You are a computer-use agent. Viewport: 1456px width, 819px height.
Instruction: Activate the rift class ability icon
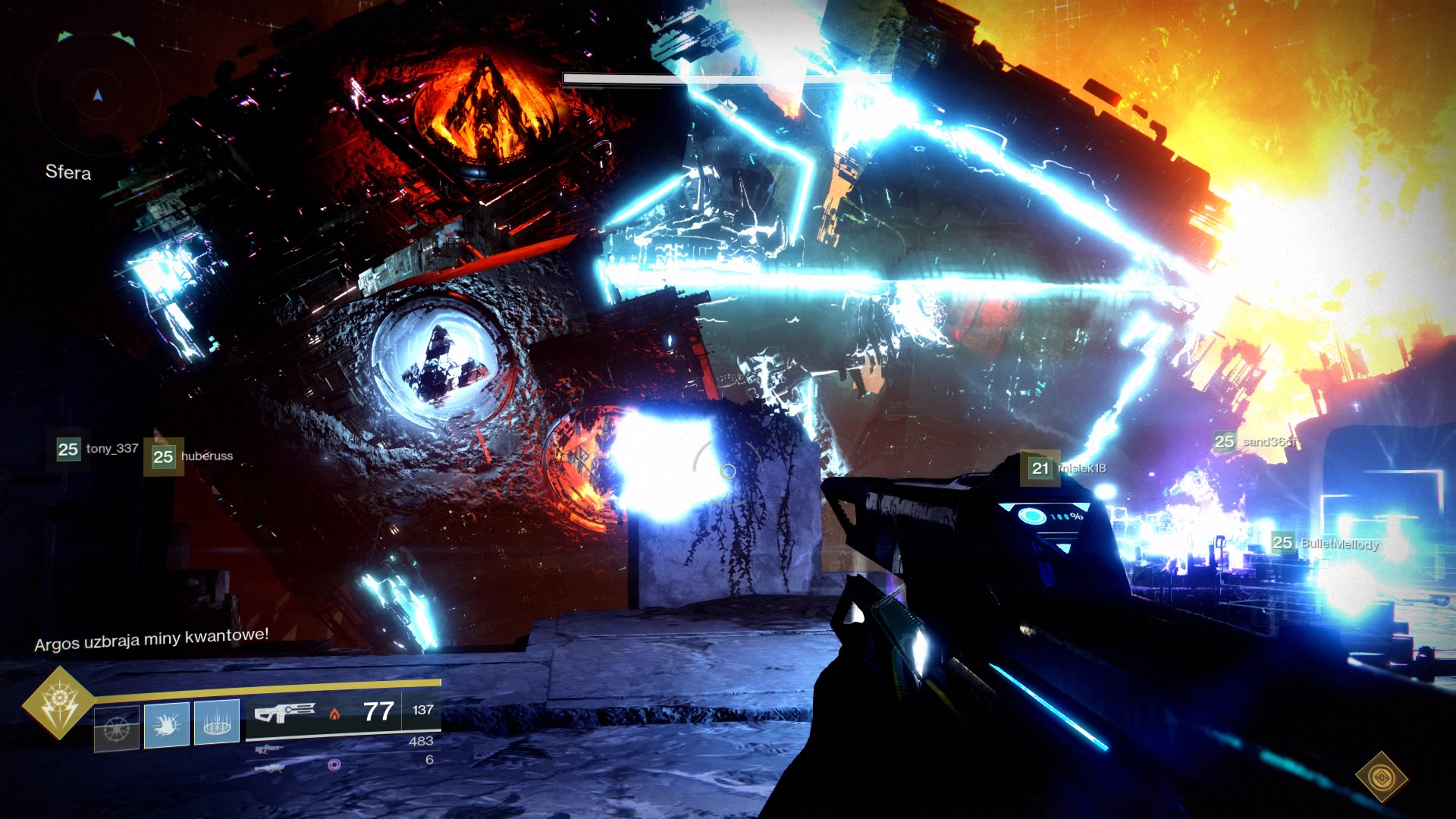tap(217, 722)
